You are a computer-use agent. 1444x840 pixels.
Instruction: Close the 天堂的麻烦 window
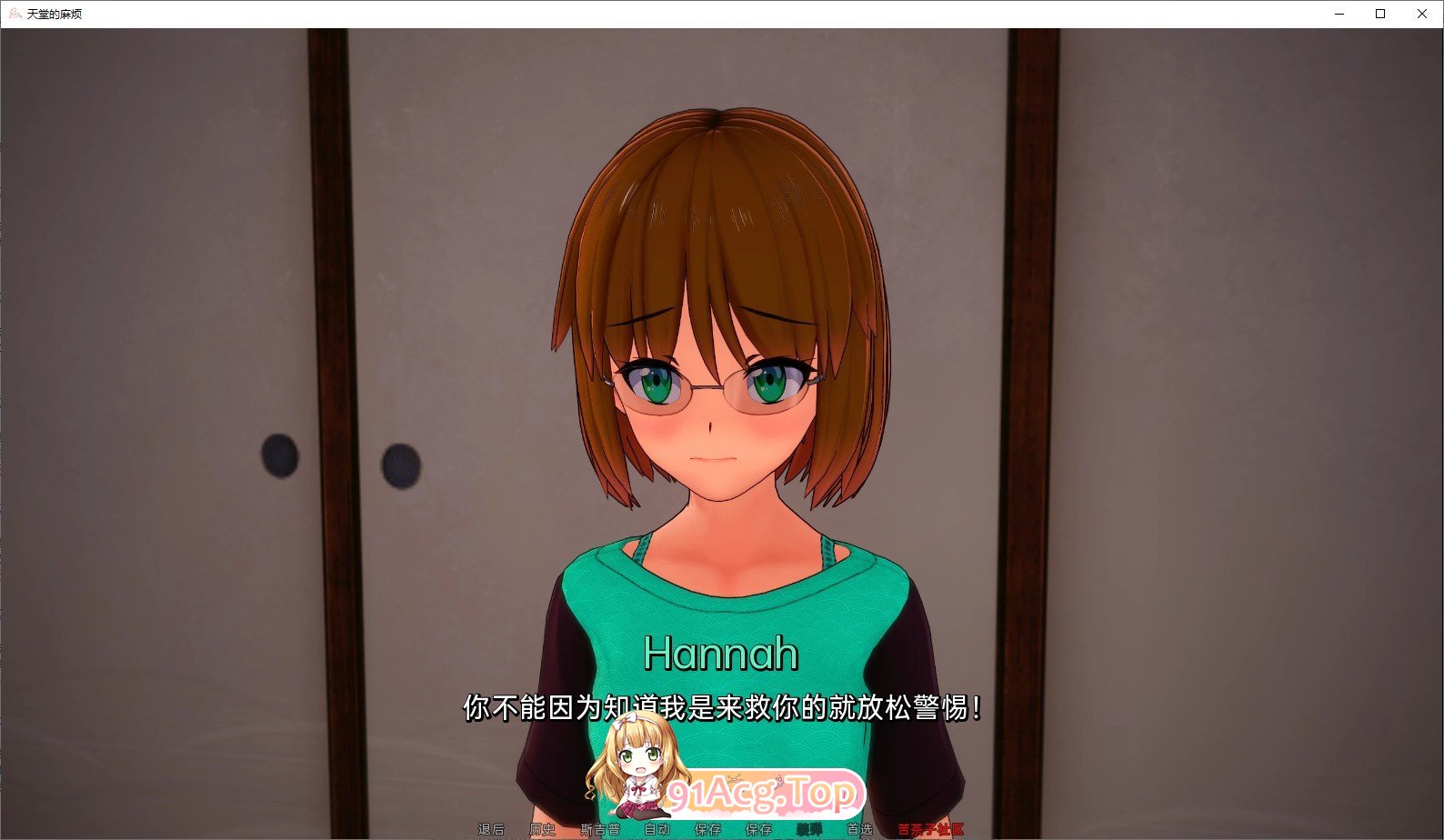(x=1421, y=14)
